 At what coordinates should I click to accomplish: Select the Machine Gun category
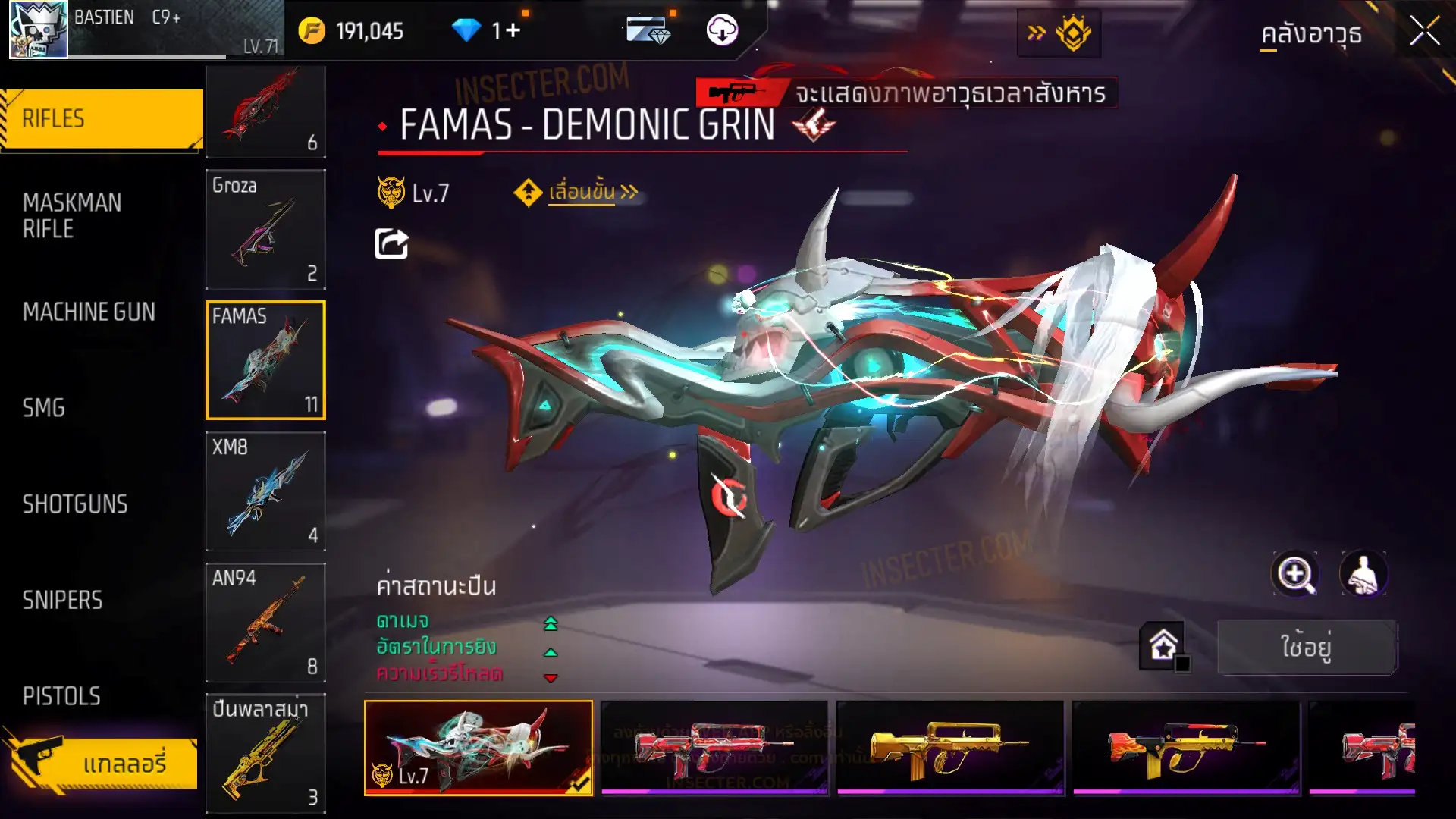[x=89, y=312]
